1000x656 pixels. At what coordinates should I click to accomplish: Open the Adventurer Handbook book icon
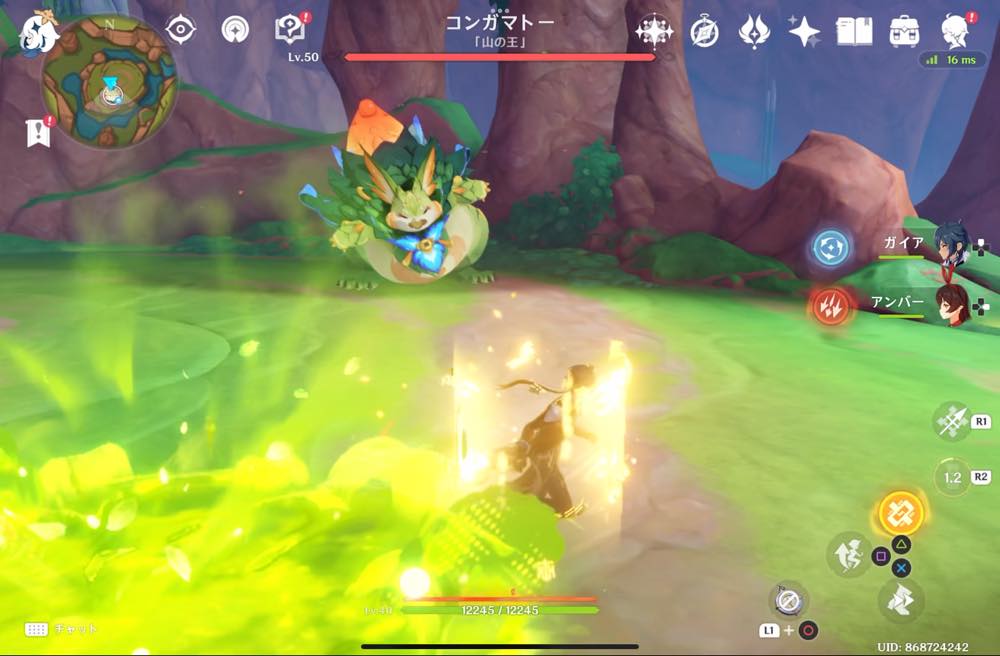point(853,32)
